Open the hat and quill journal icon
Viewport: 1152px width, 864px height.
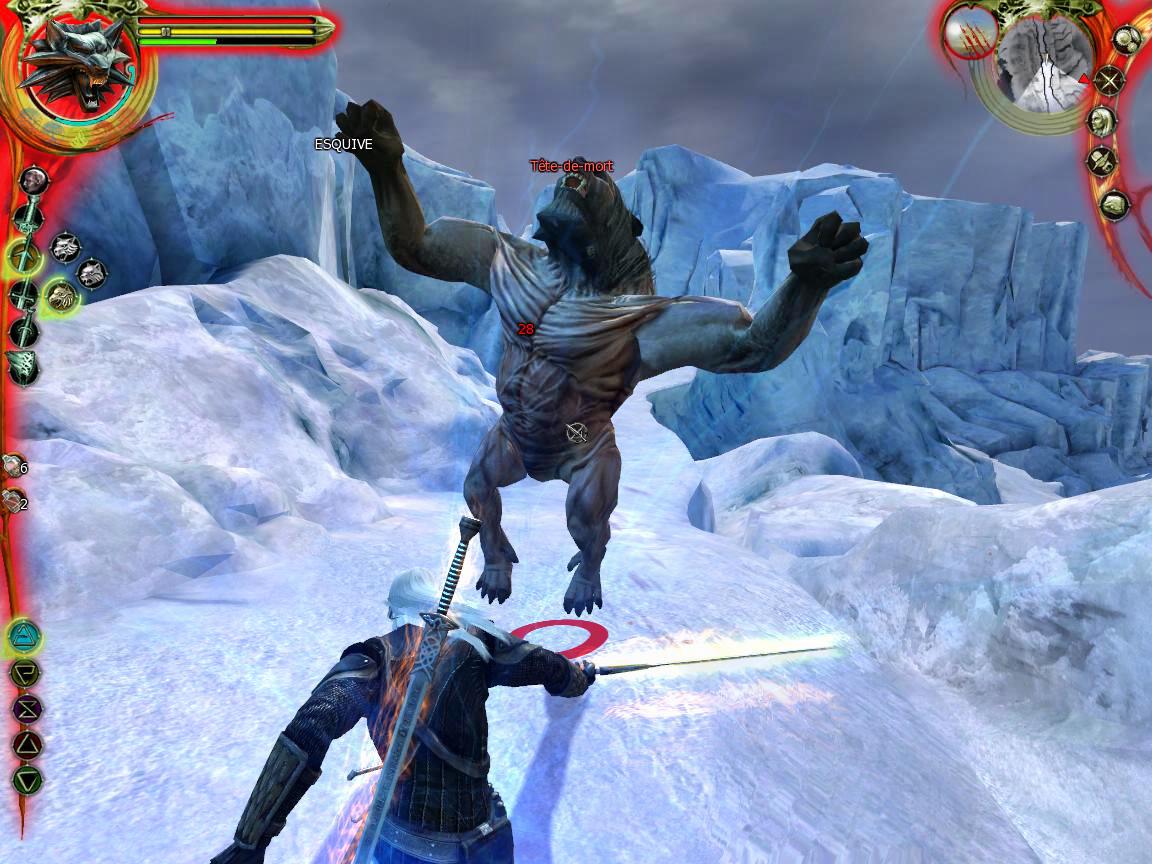[x=1101, y=162]
